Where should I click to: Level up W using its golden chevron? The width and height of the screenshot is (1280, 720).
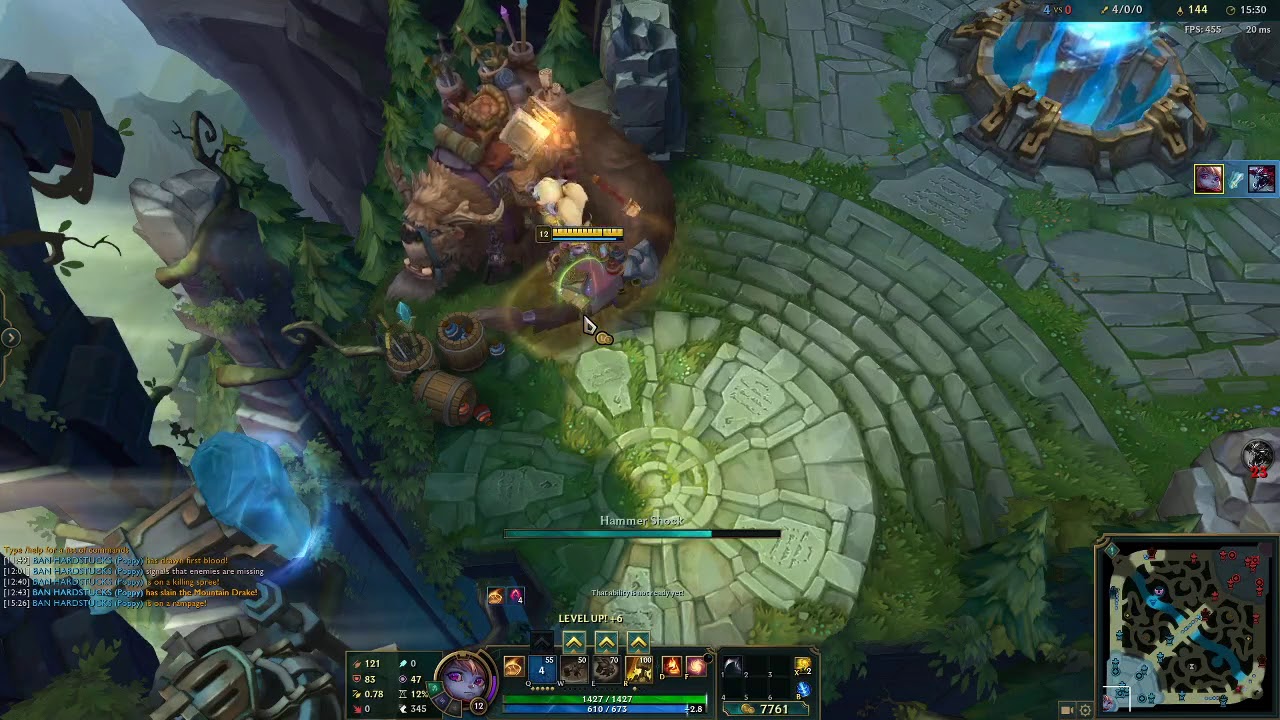(574, 643)
